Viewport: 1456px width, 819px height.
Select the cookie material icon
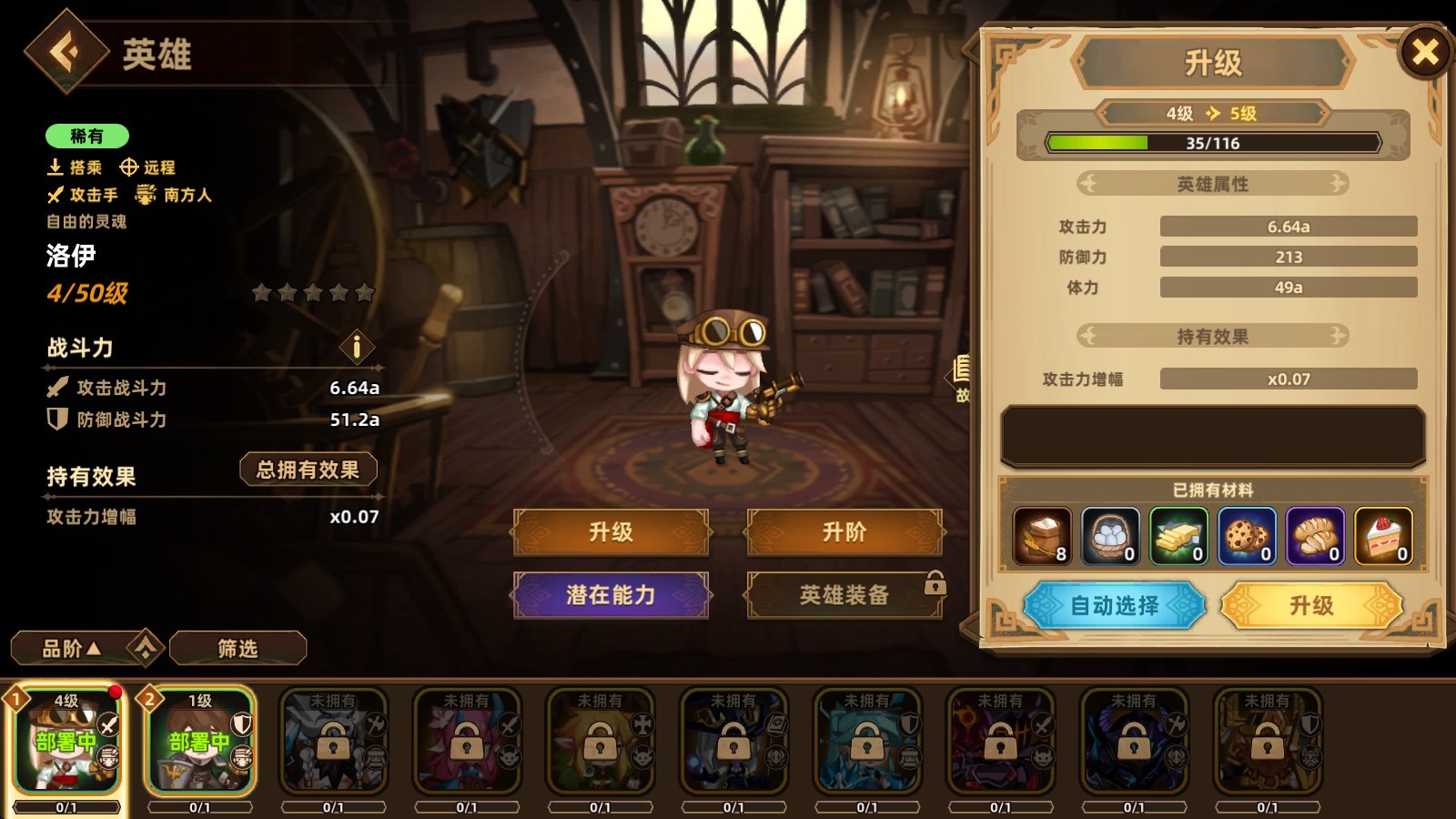[x=1248, y=535]
